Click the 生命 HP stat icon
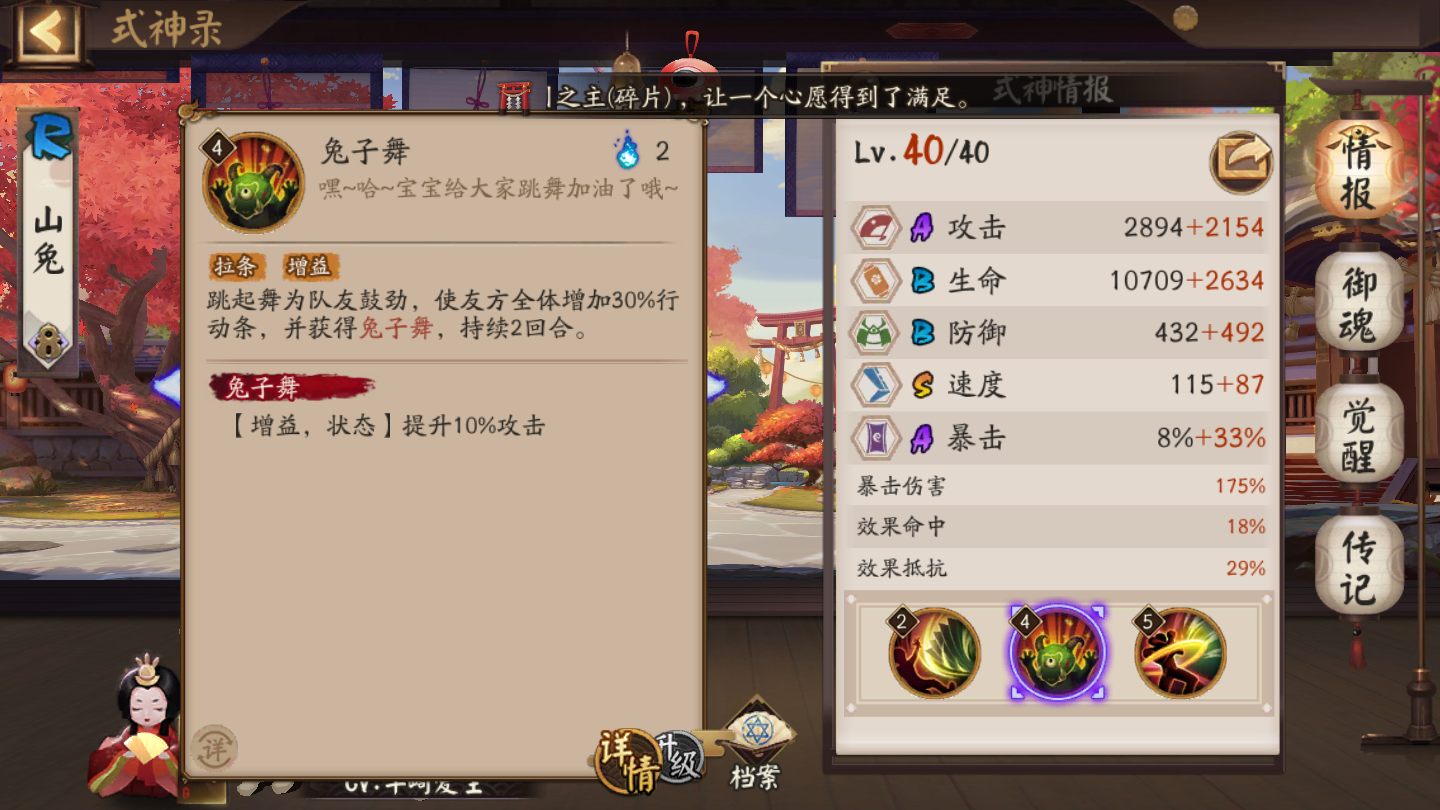Viewport: 1440px width, 810px height. point(875,280)
